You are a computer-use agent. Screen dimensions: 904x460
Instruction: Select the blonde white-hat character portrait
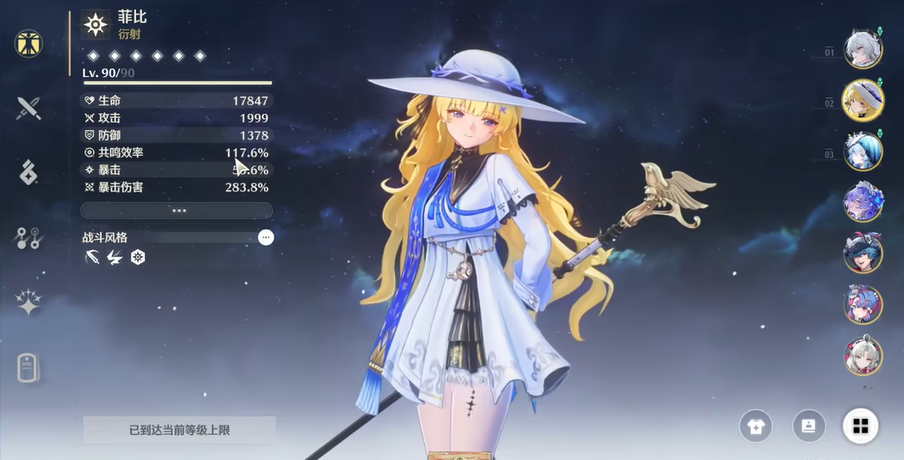[x=862, y=100]
